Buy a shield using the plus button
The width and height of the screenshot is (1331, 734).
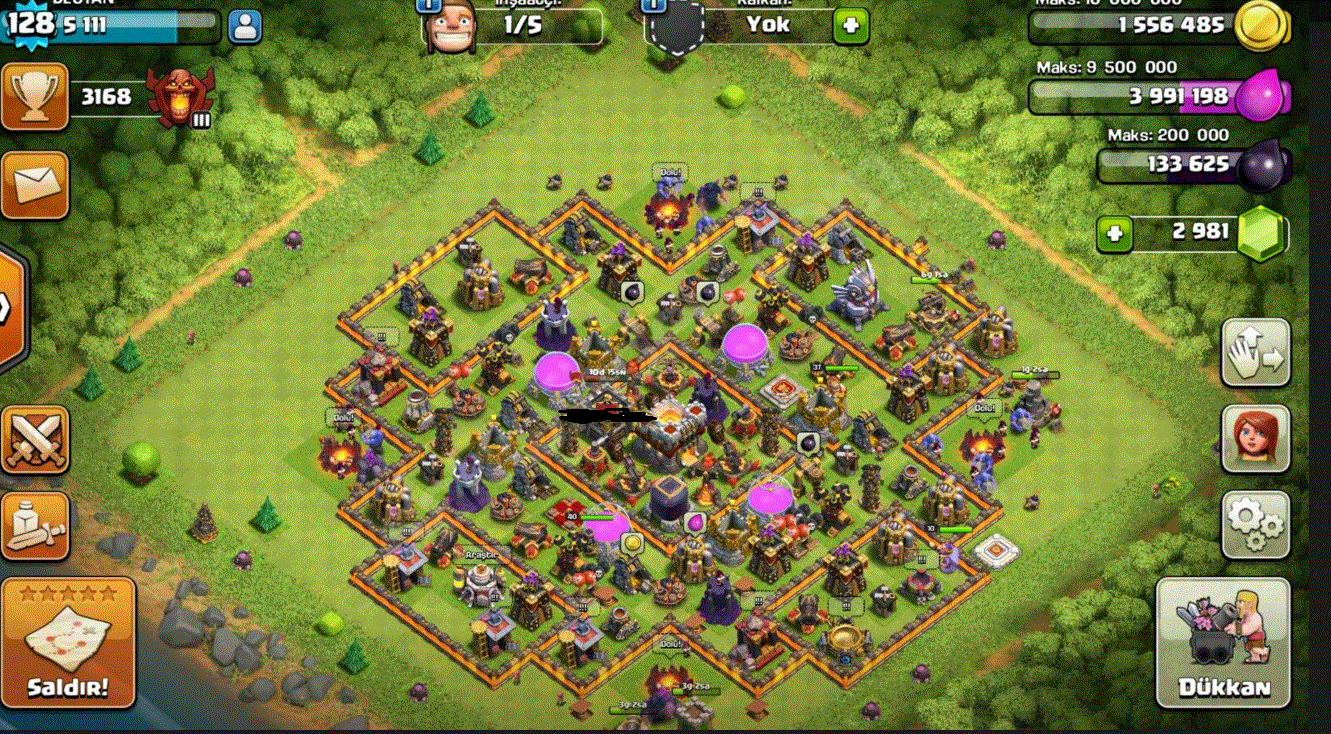pyautogui.click(x=850, y=26)
